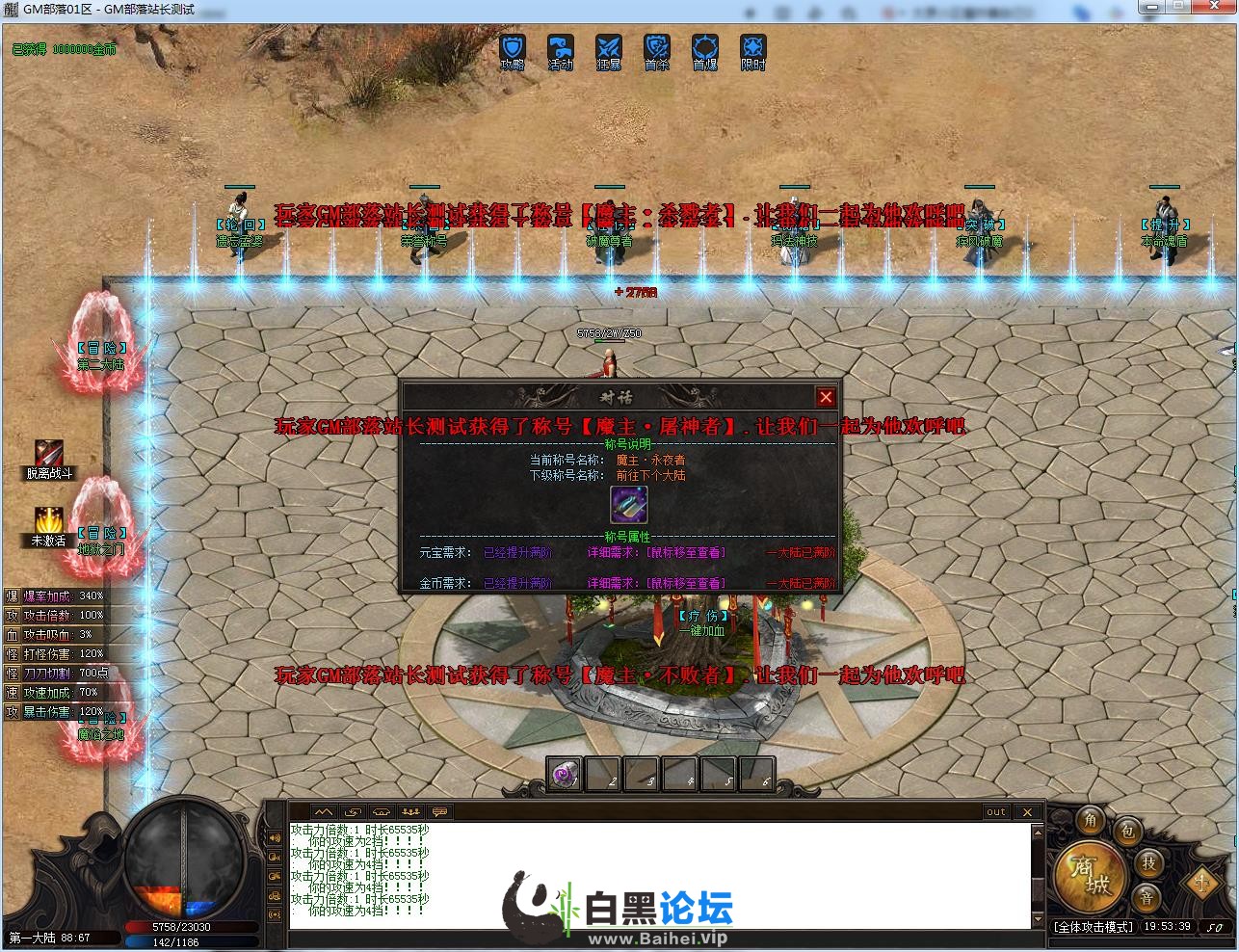
Task: Click the title item icon in the dialog
Action: click(628, 505)
